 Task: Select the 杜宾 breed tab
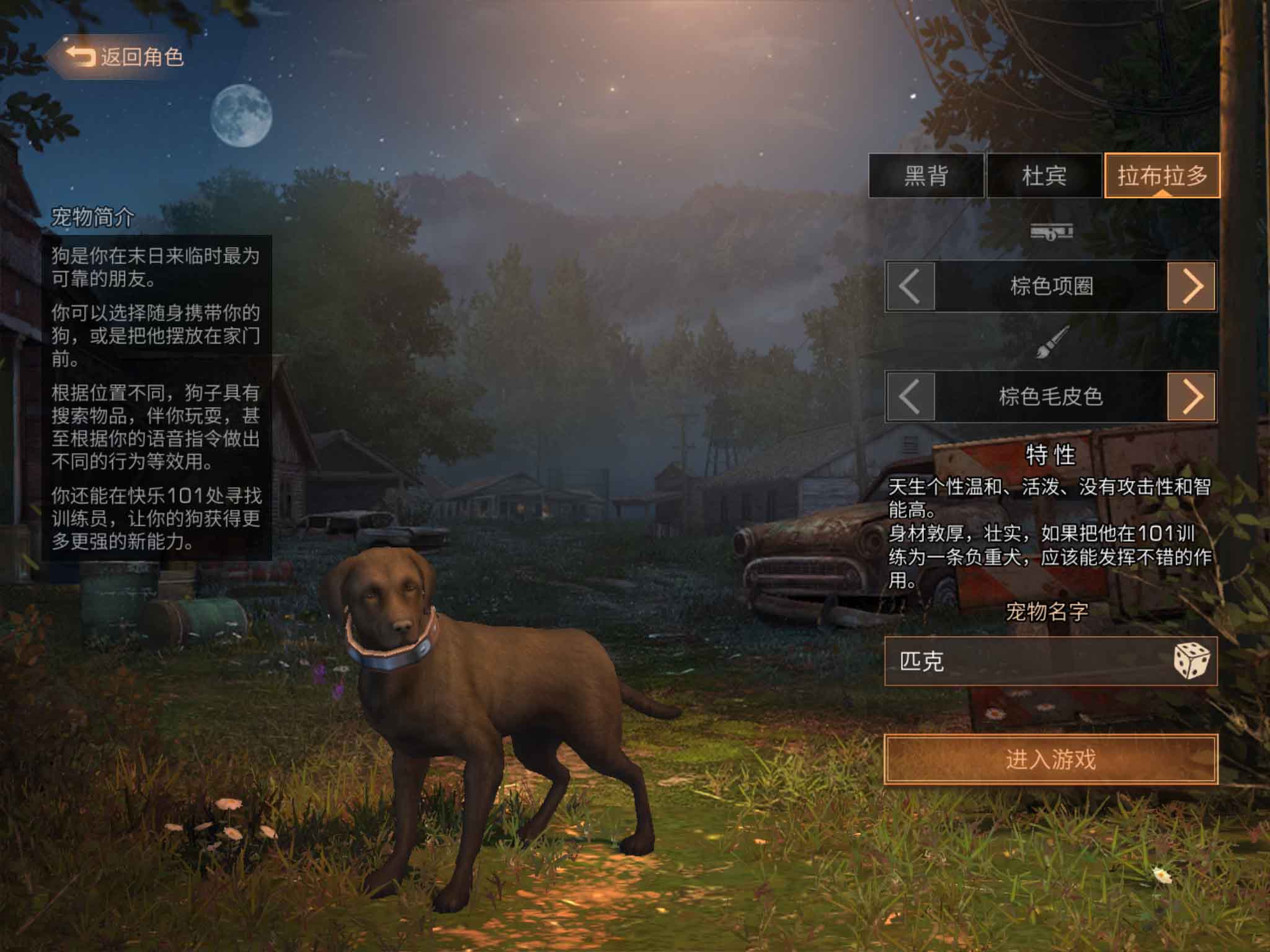coord(1044,176)
